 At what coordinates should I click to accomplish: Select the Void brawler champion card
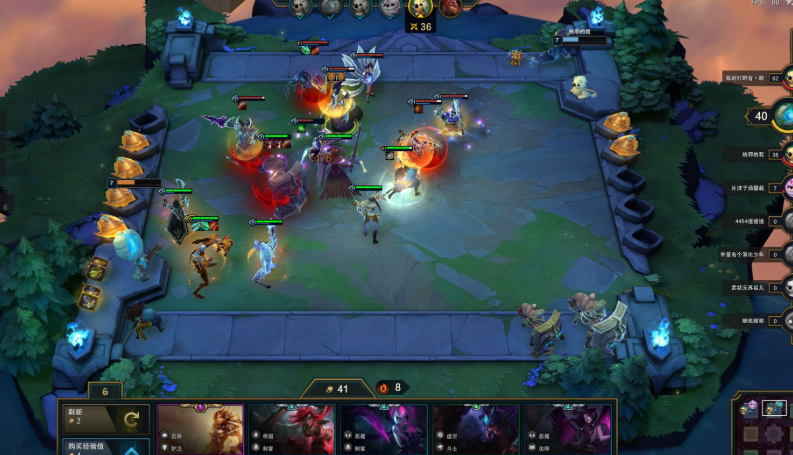tap(476, 428)
